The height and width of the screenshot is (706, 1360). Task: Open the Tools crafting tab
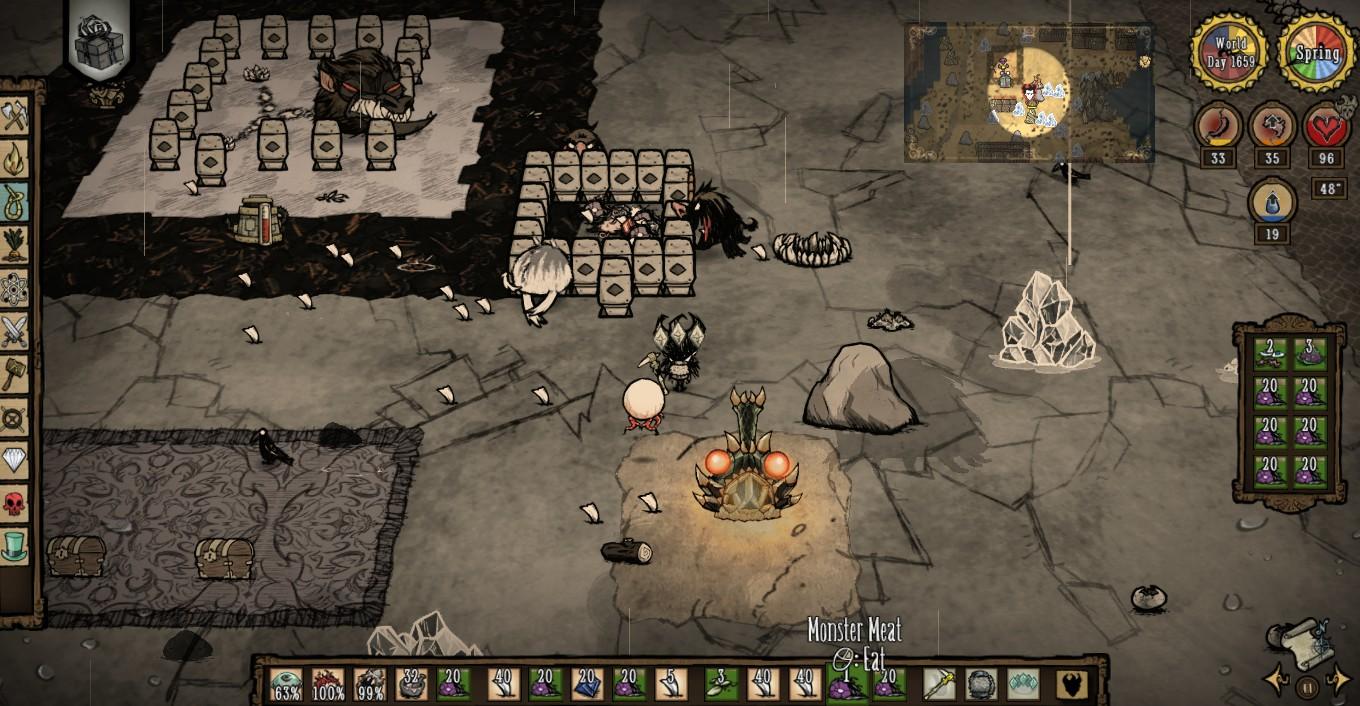coord(15,118)
